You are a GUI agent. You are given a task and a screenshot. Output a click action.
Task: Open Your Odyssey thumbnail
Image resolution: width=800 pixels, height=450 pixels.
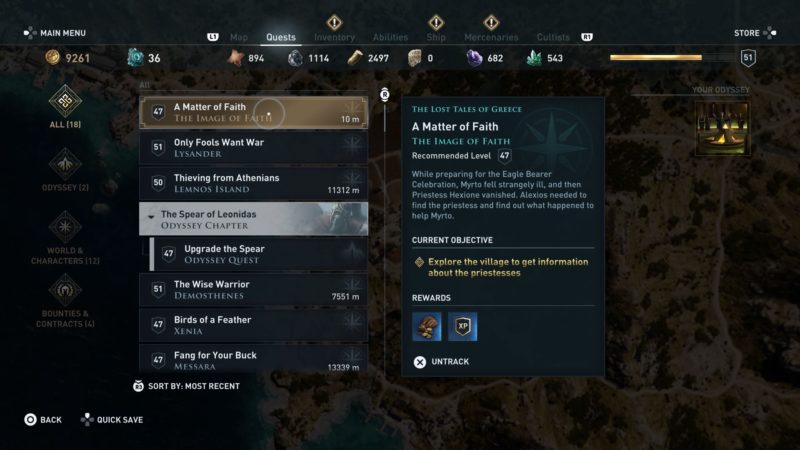click(722, 129)
